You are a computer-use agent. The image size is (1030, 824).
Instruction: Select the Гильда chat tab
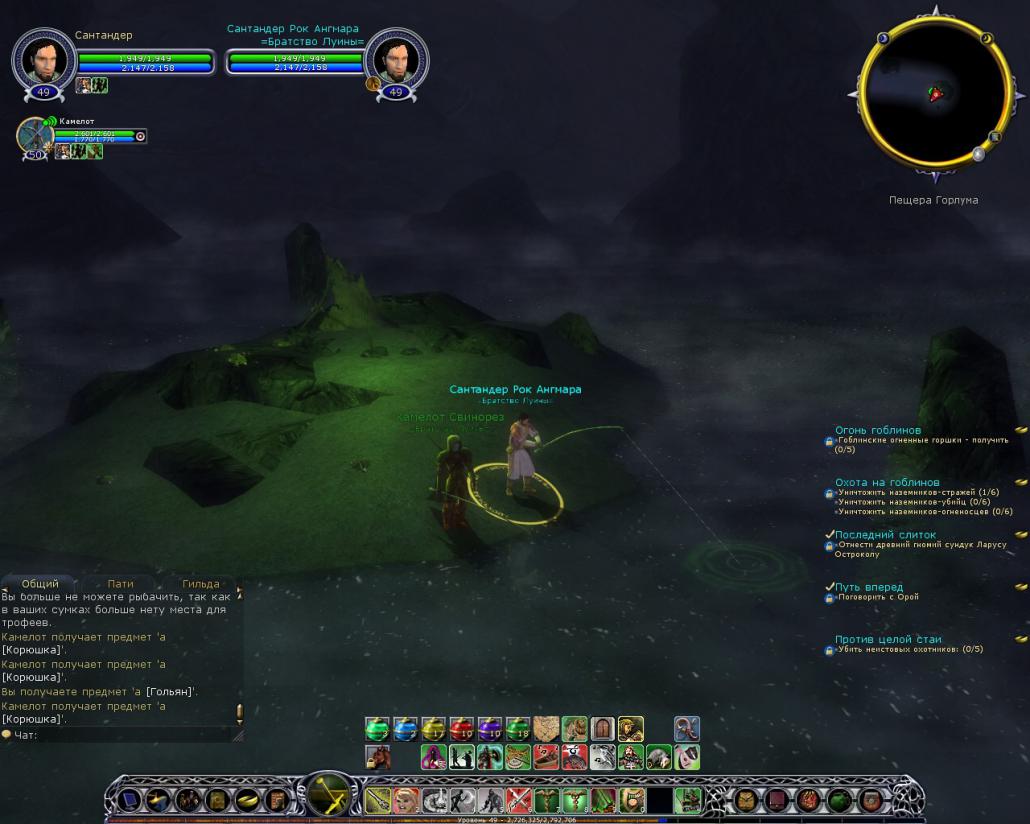click(x=200, y=583)
